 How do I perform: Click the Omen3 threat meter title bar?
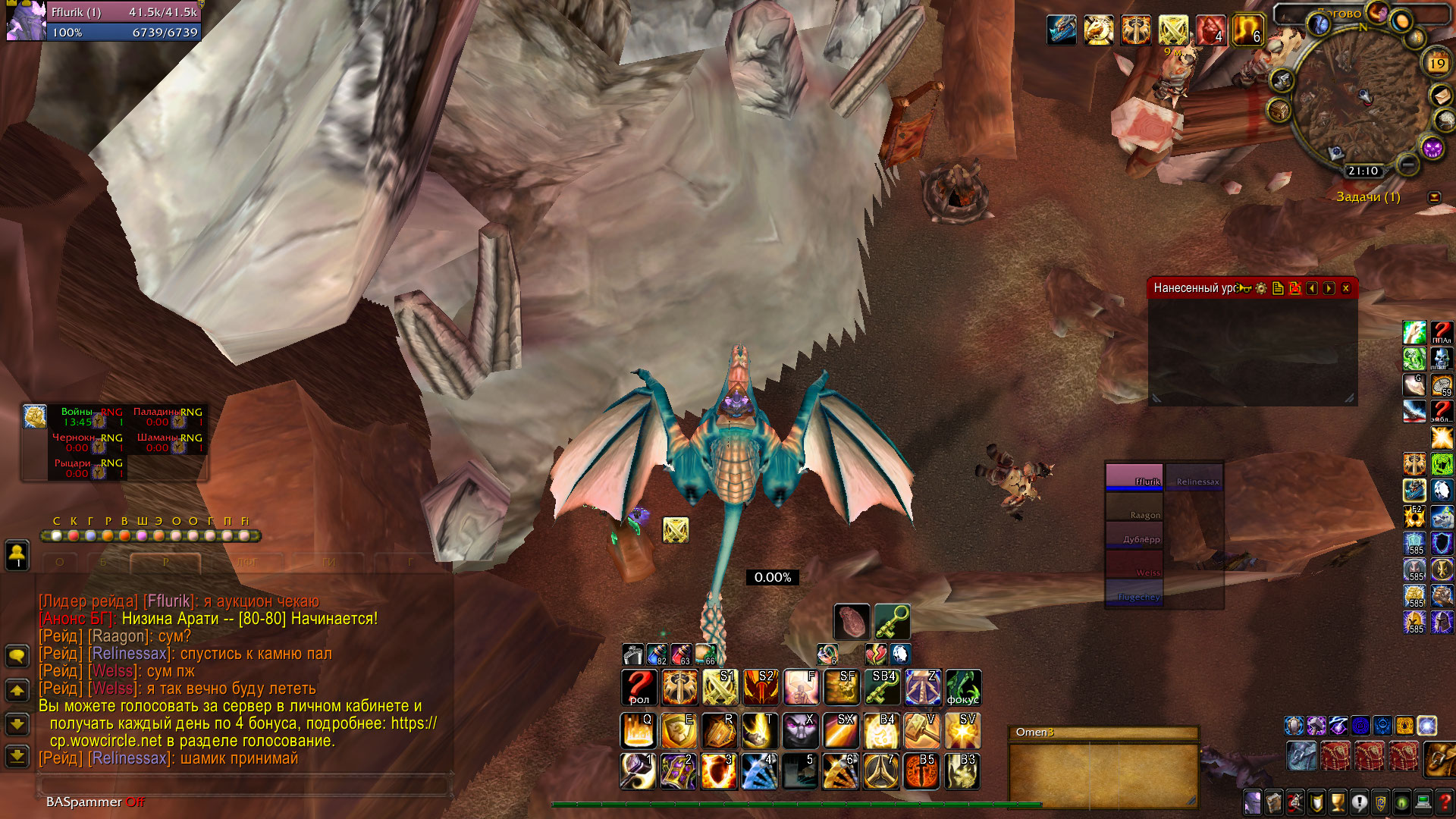tap(1103, 732)
